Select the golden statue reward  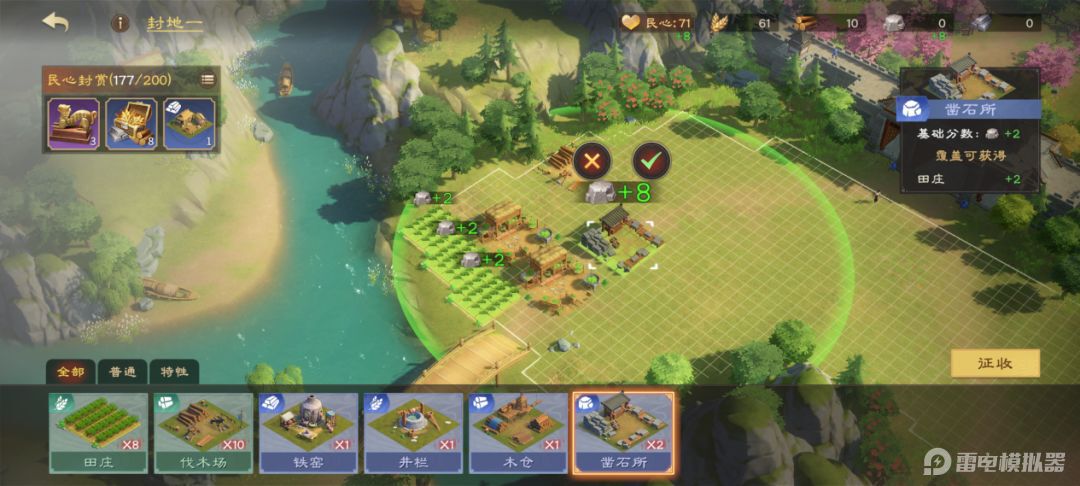[72, 123]
